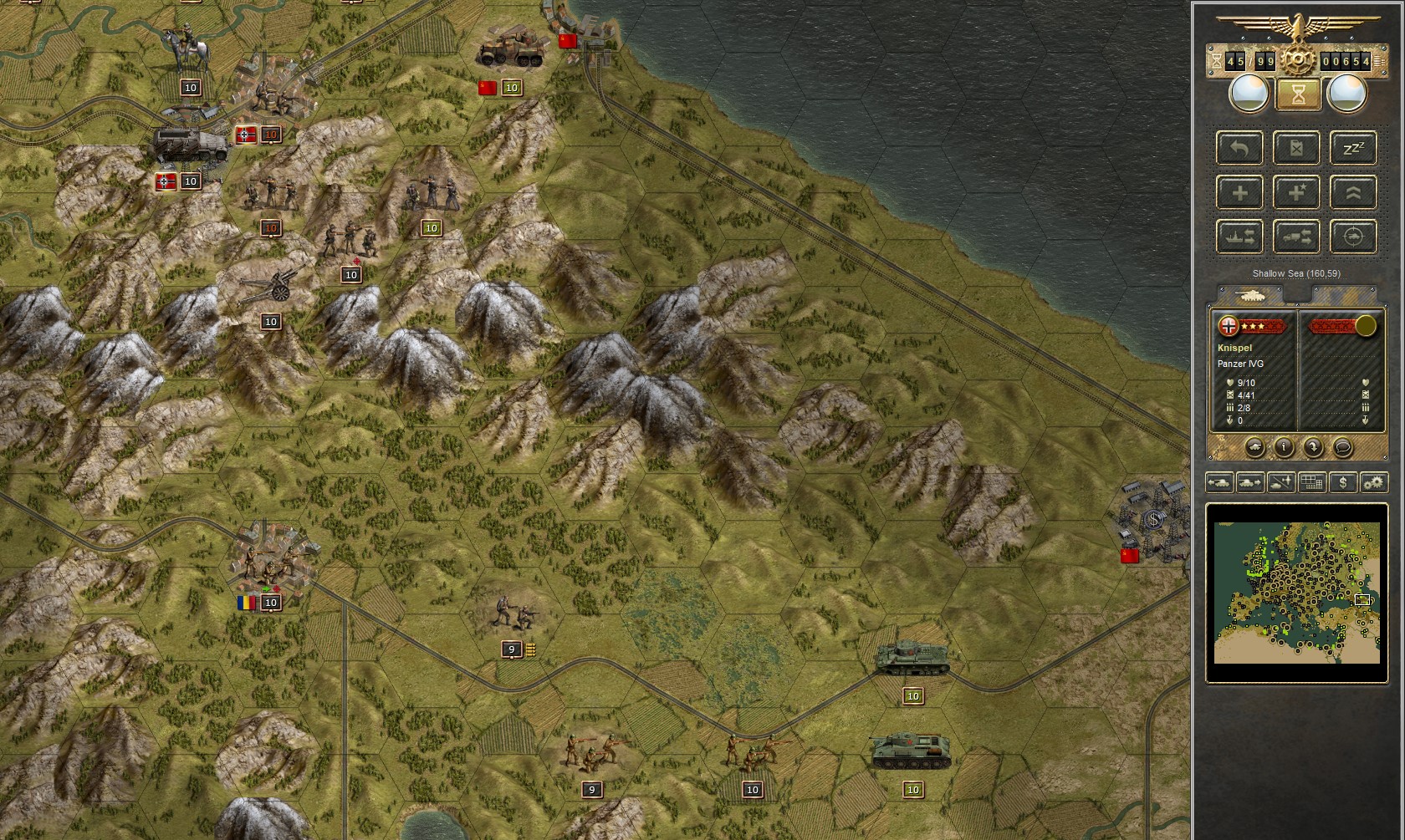The width and height of the screenshot is (1405, 840).
Task: Open the purchase screen with the dollar icon
Action: [1341, 482]
